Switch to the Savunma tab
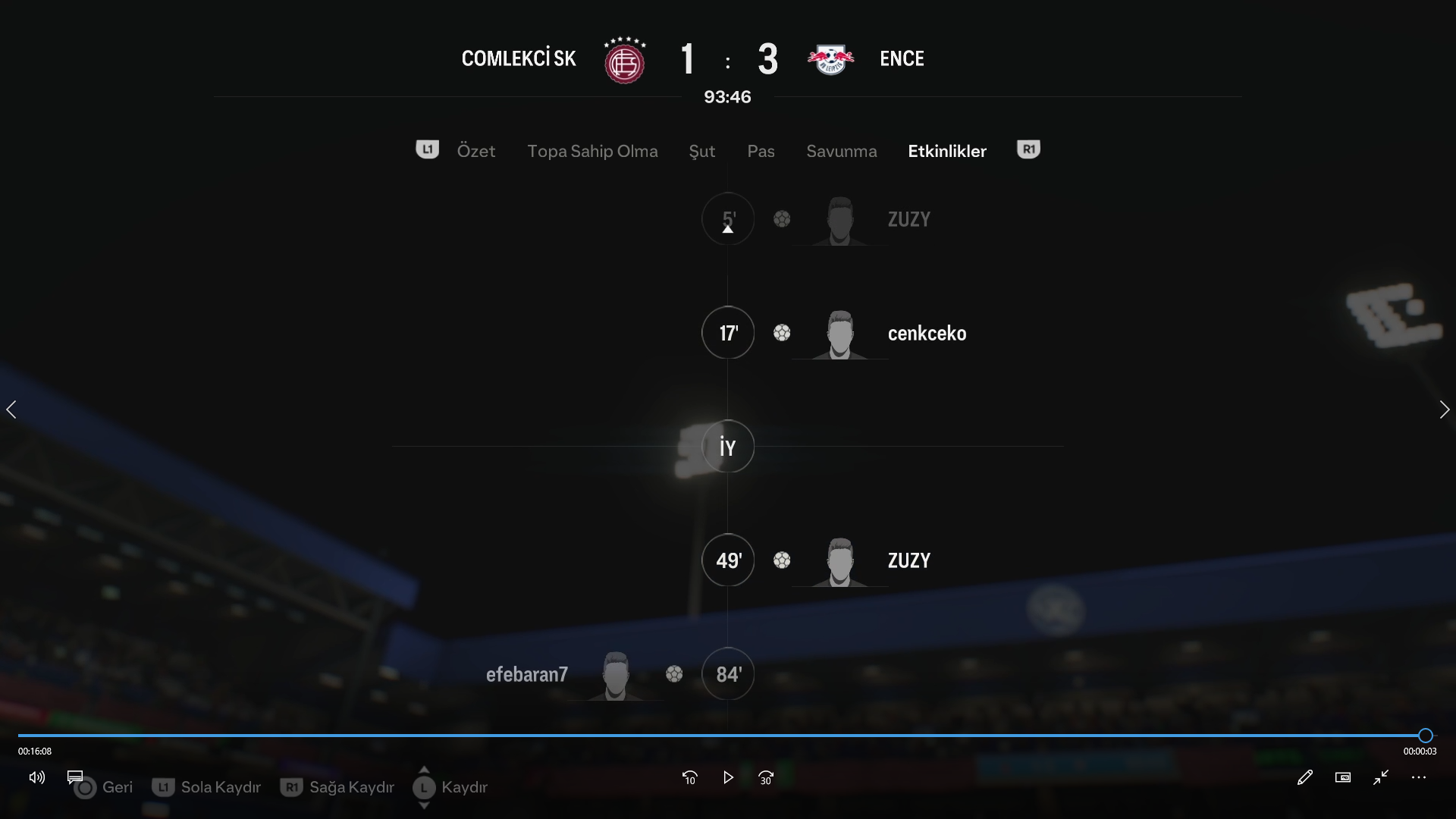The image size is (1456, 819). coord(841,151)
